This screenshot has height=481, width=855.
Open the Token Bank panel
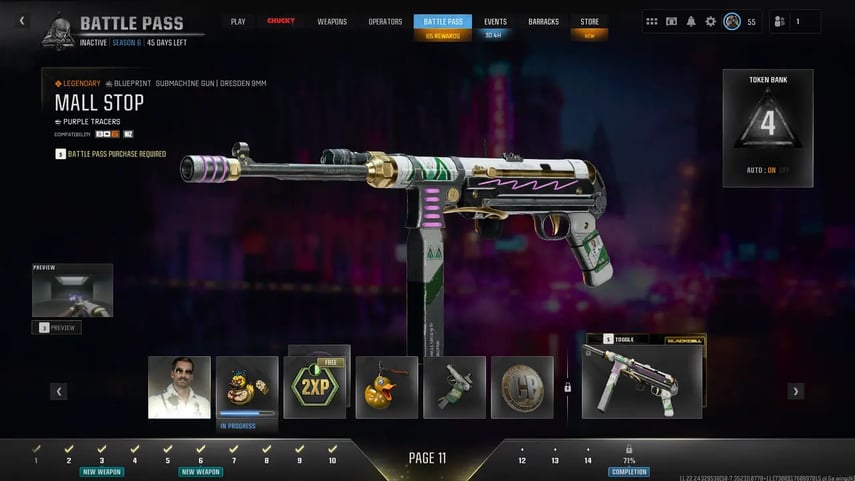768,128
